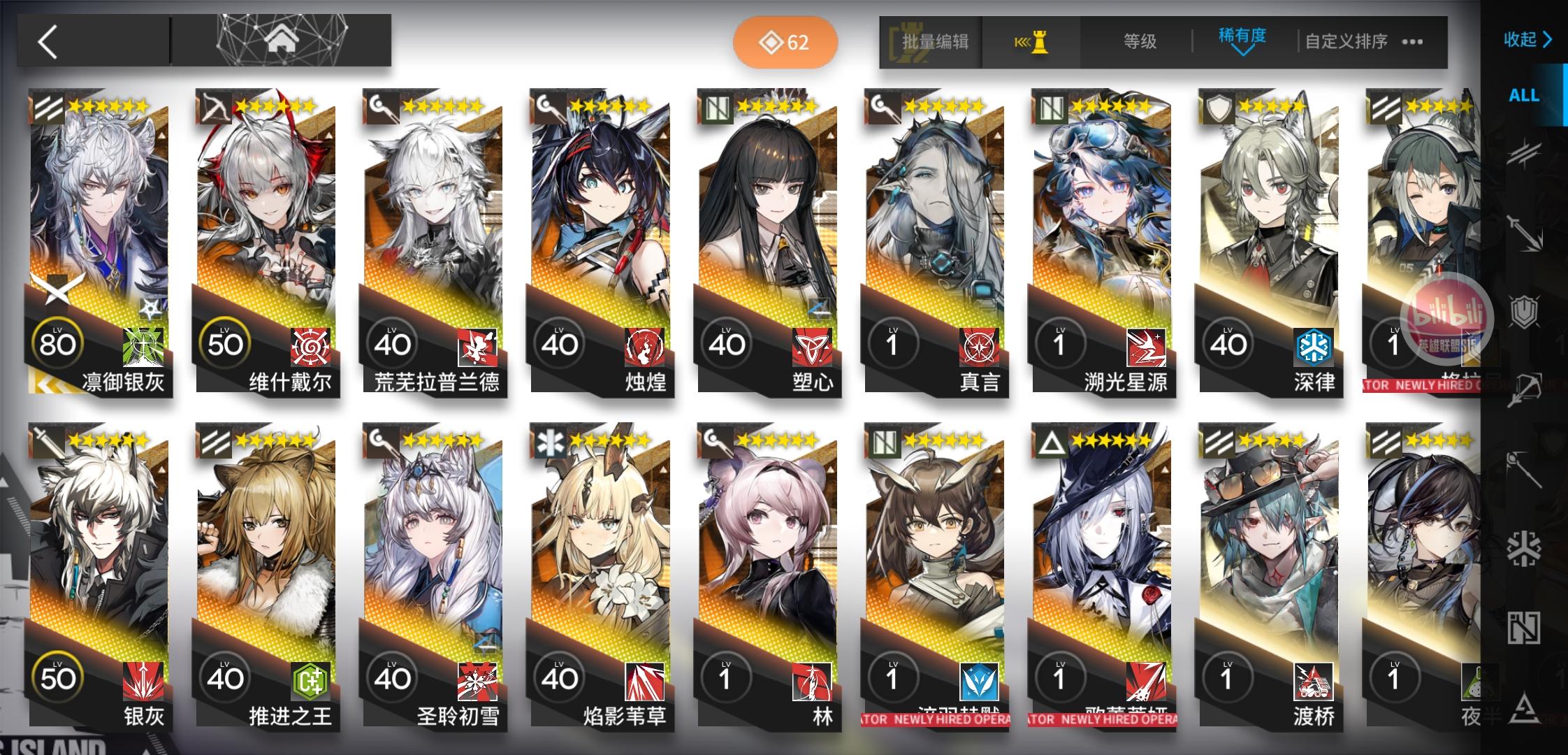Click the orange diamond counter showing 62
The width and height of the screenshot is (1568, 755).
785,42
